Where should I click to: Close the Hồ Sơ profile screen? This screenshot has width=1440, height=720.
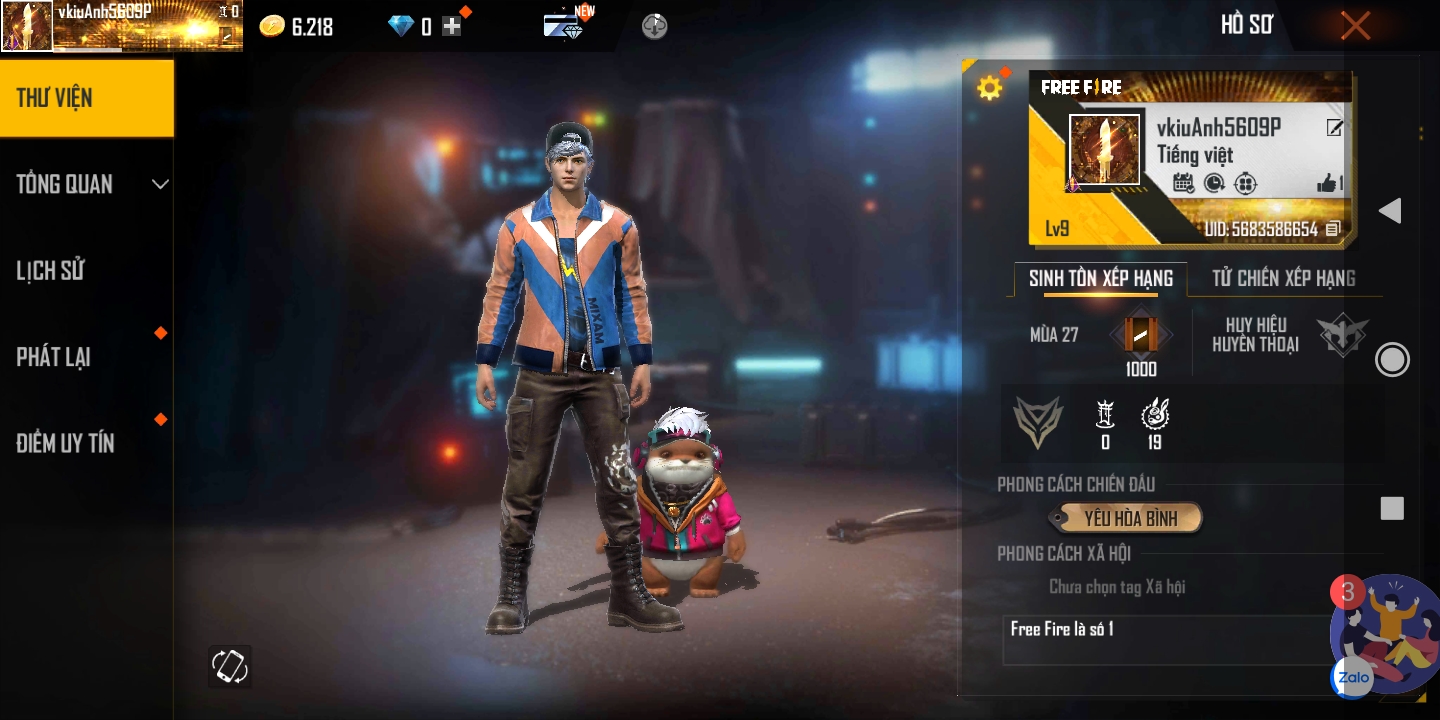[1355, 25]
